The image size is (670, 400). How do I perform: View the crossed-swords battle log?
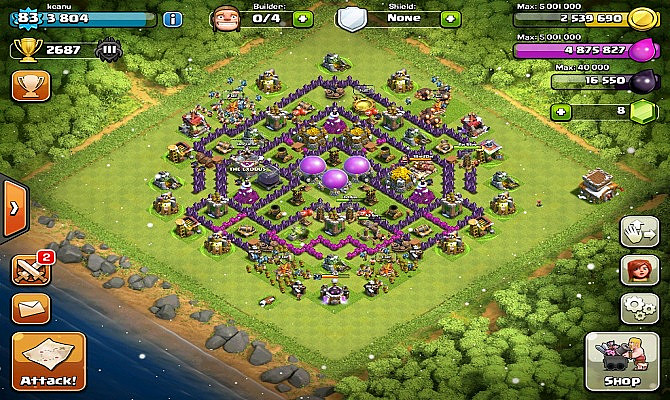click(30, 268)
